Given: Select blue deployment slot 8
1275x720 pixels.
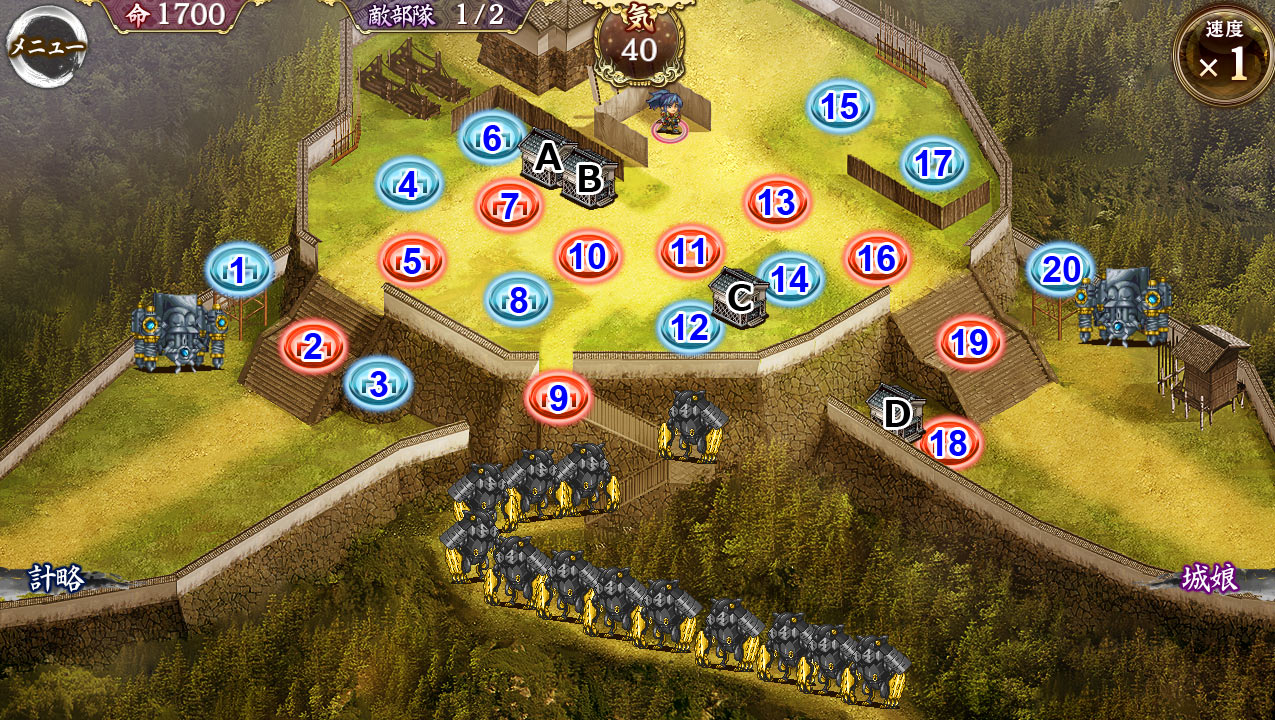Looking at the screenshot, I should point(518,300).
